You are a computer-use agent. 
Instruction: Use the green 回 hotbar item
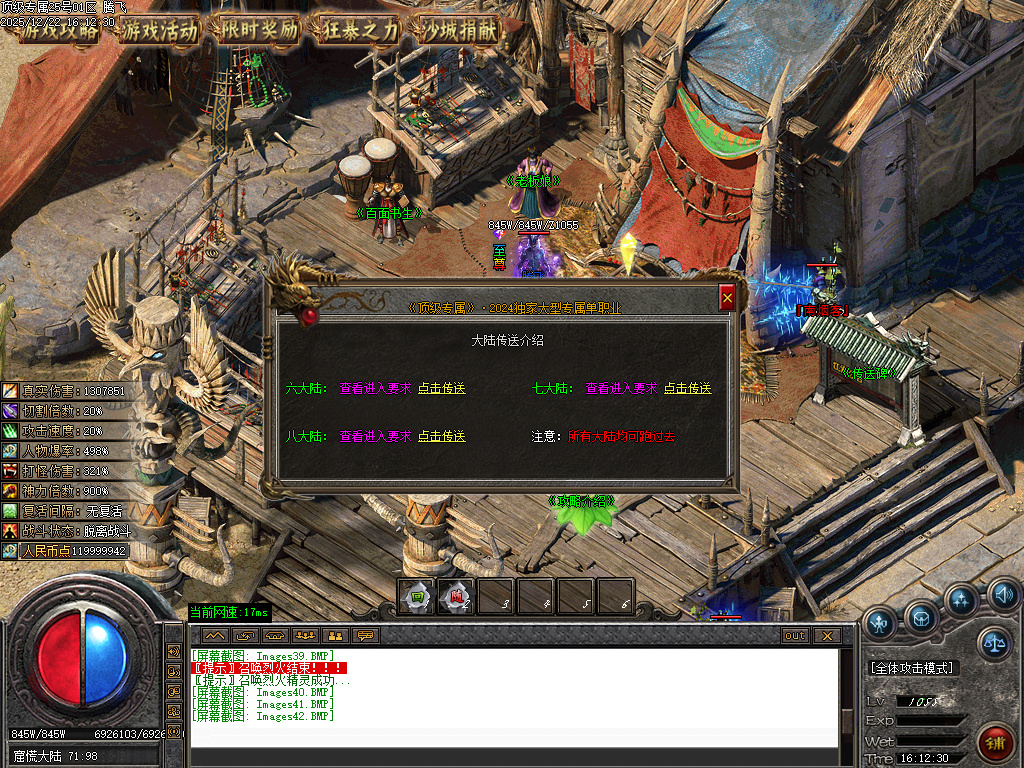tap(416, 597)
